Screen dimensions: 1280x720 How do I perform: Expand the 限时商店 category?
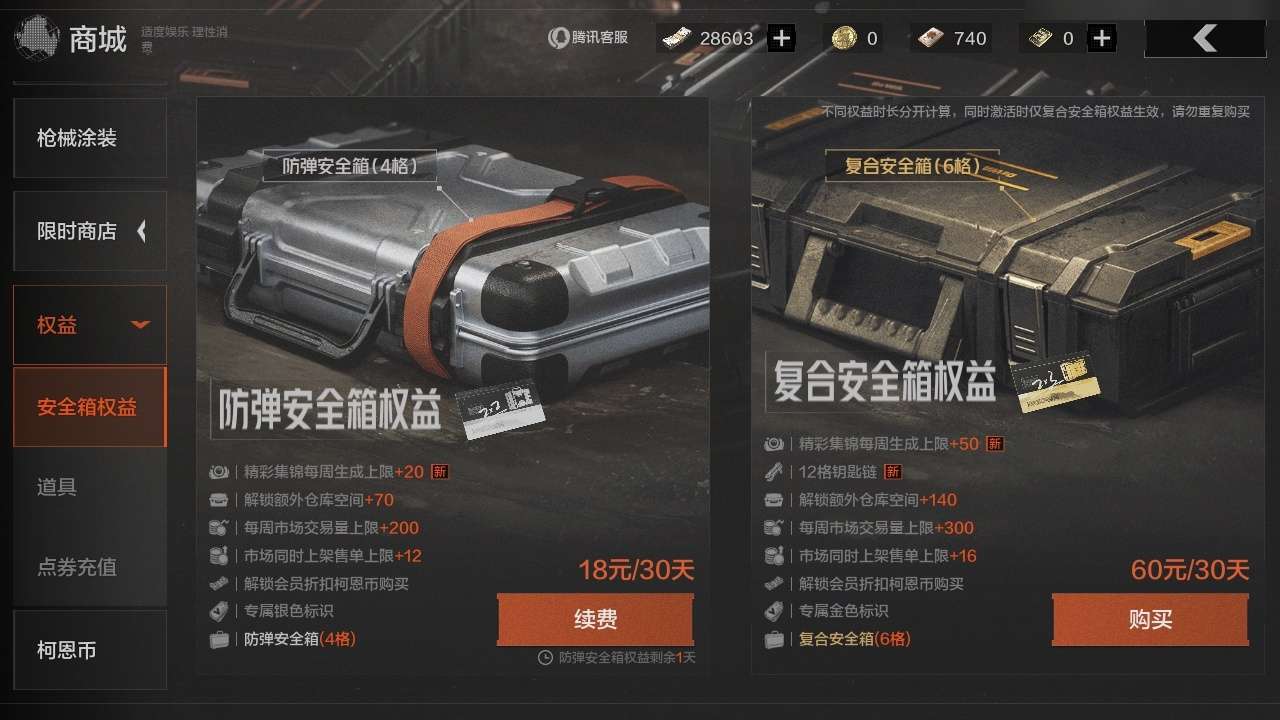[89, 231]
